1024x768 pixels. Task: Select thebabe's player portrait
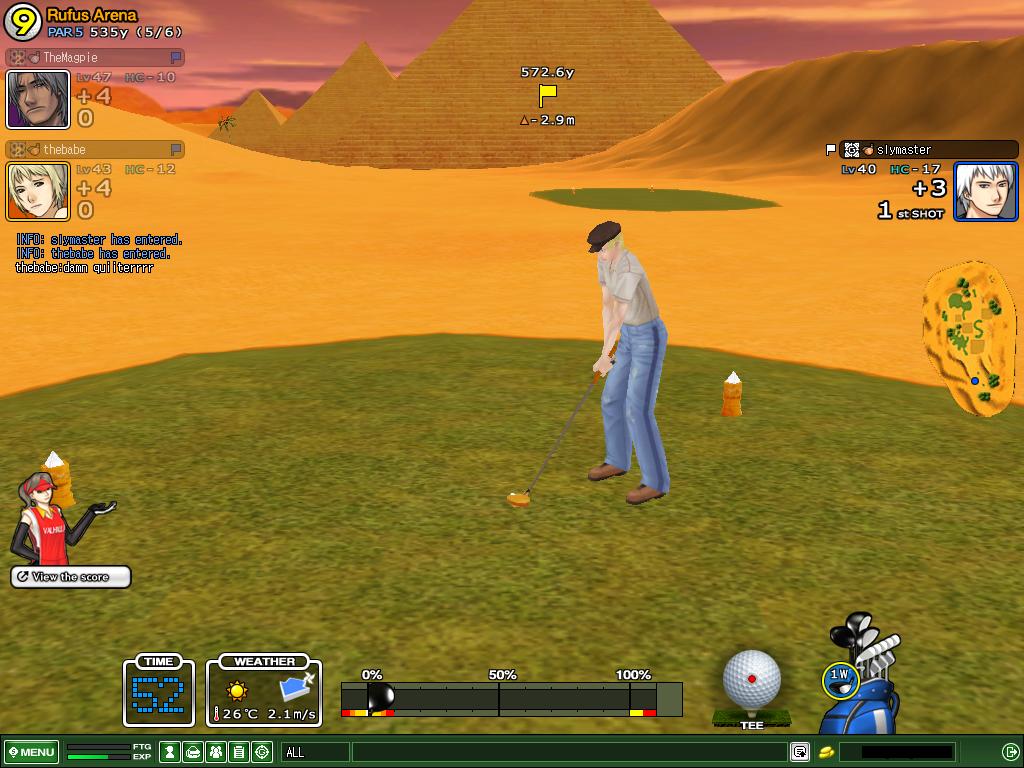(38, 191)
